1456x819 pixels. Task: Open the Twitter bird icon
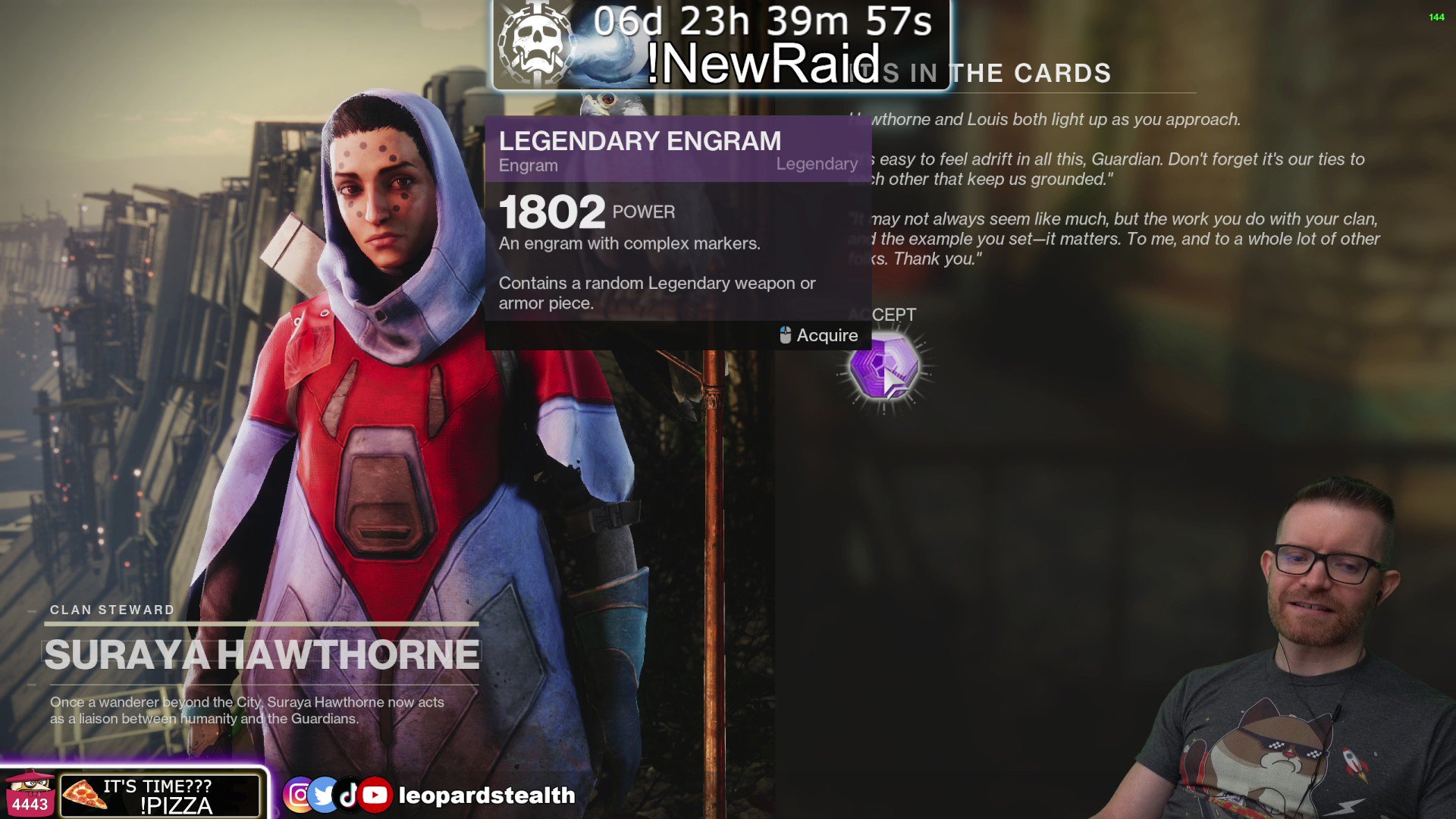[x=324, y=795]
